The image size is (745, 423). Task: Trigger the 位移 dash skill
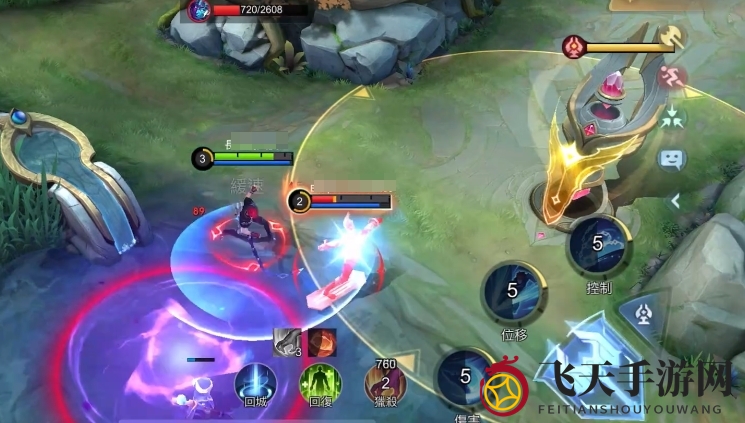coord(513,292)
